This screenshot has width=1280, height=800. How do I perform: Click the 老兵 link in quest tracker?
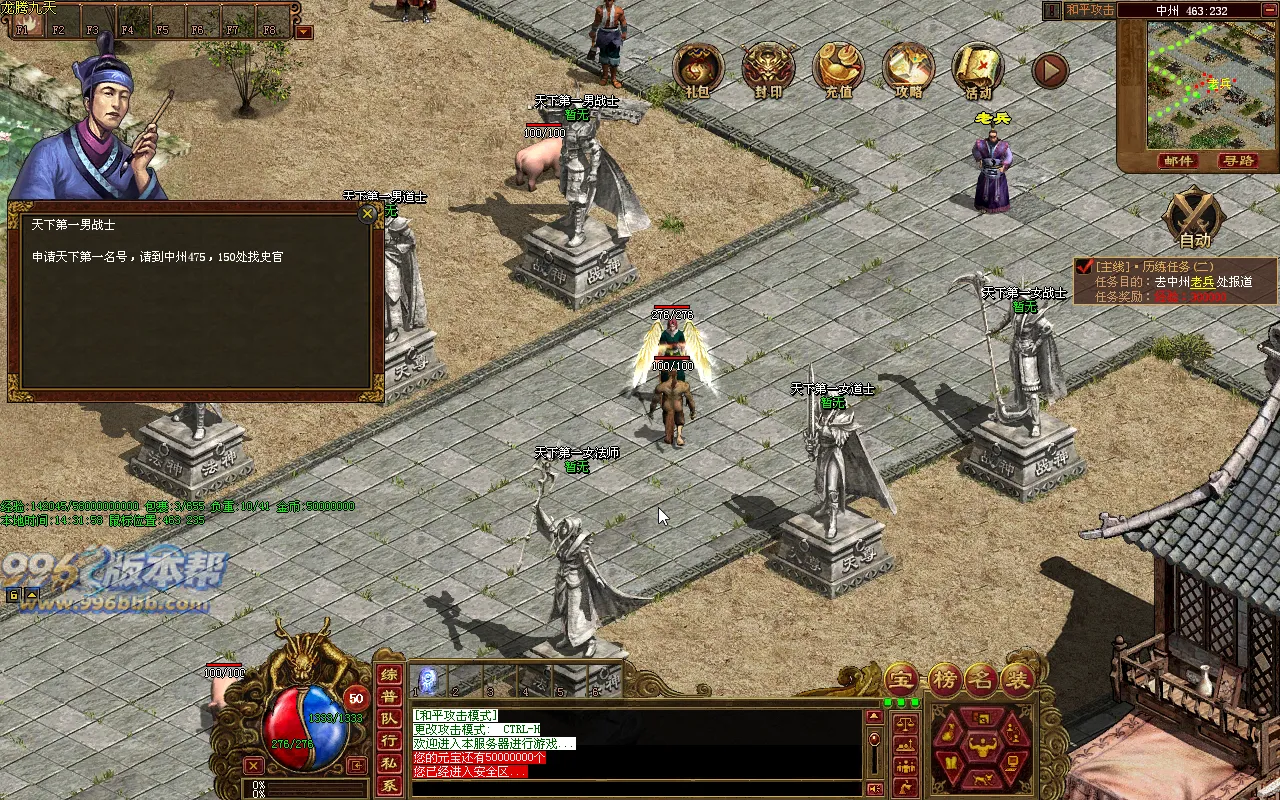(x=1202, y=282)
